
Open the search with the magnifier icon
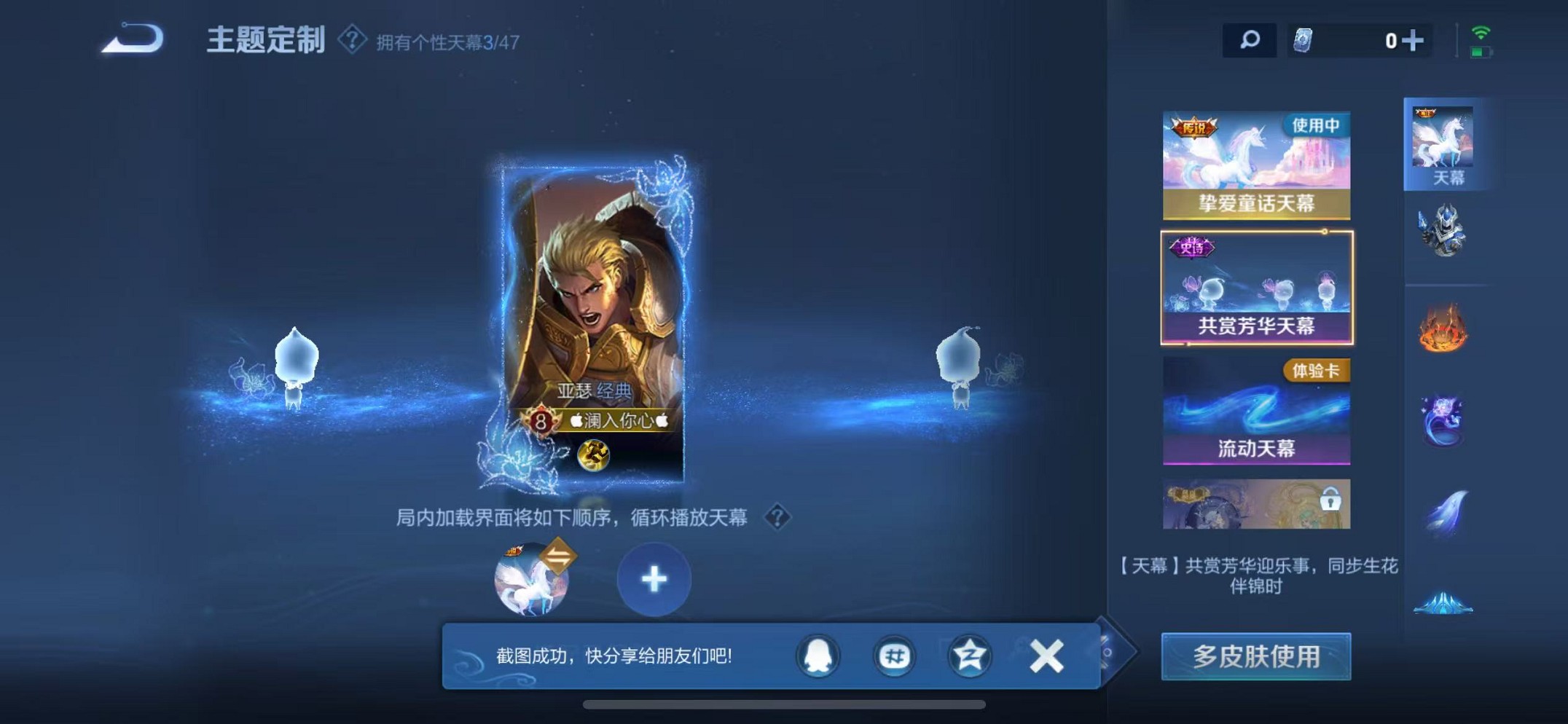click(x=1248, y=40)
